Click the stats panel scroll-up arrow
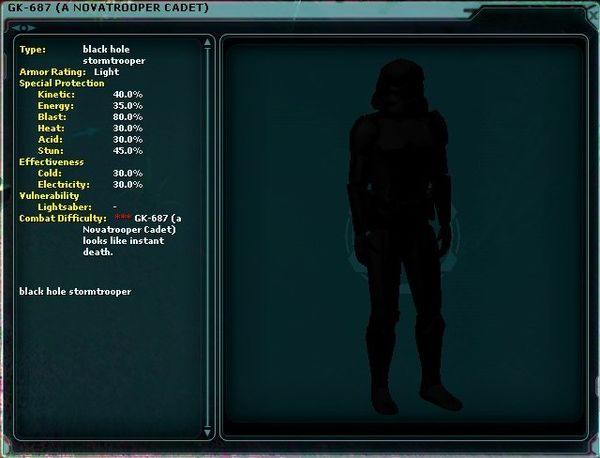 (207, 43)
